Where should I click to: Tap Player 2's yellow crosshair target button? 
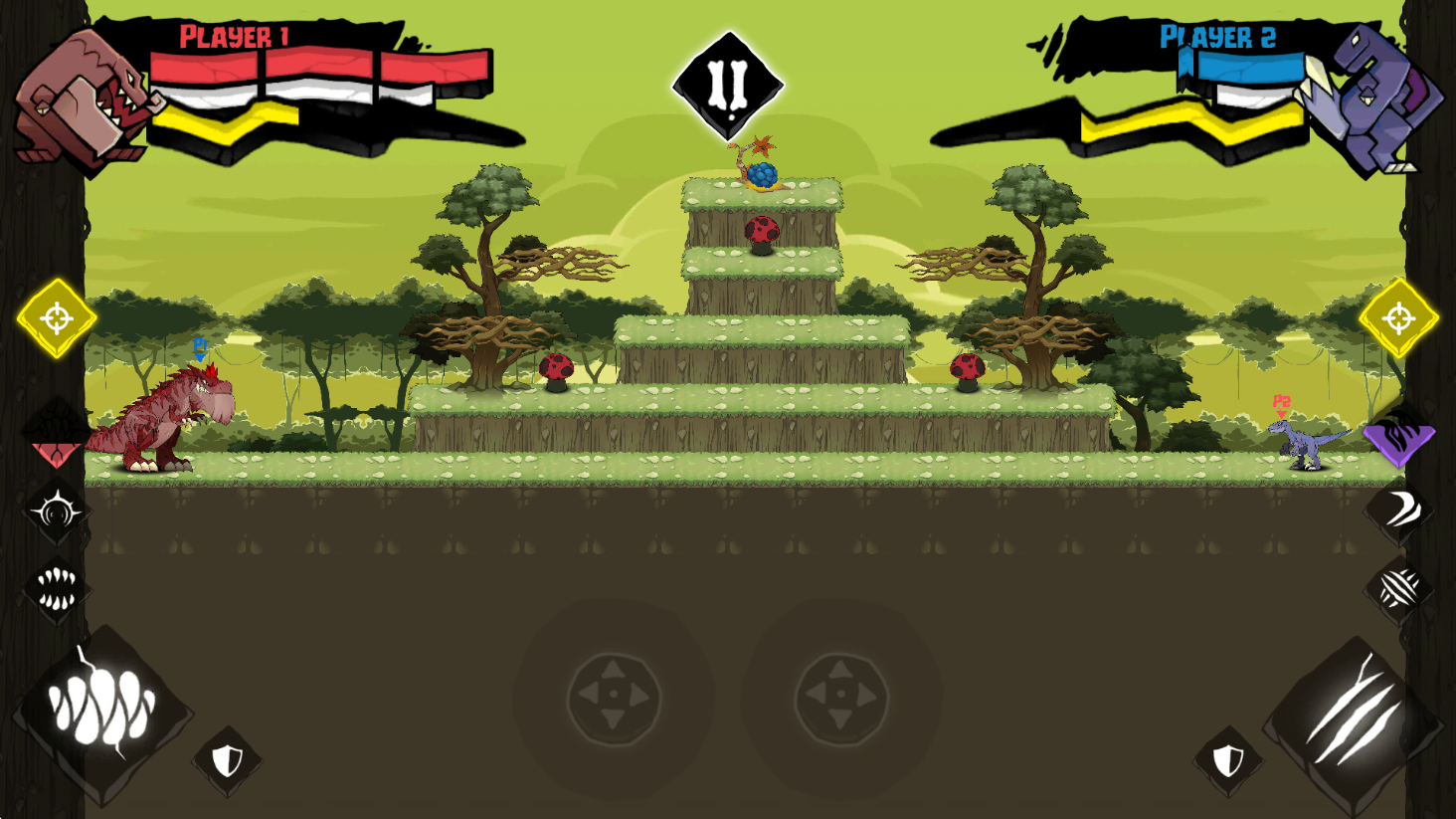pyautogui.click(x=1398, y=318)
